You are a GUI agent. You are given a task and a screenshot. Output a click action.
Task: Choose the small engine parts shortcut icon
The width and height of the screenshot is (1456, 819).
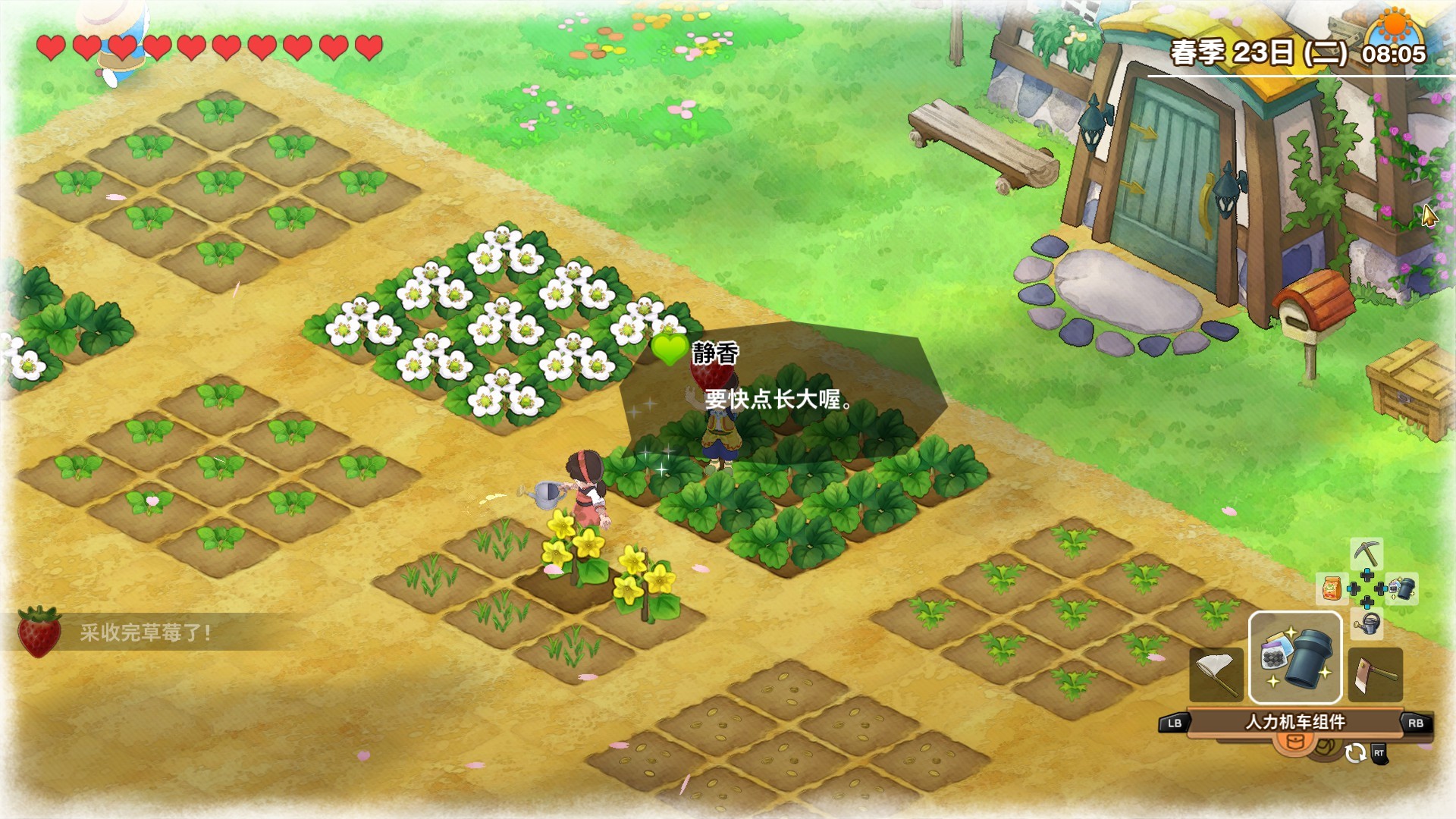click(x=1402, y=588)
